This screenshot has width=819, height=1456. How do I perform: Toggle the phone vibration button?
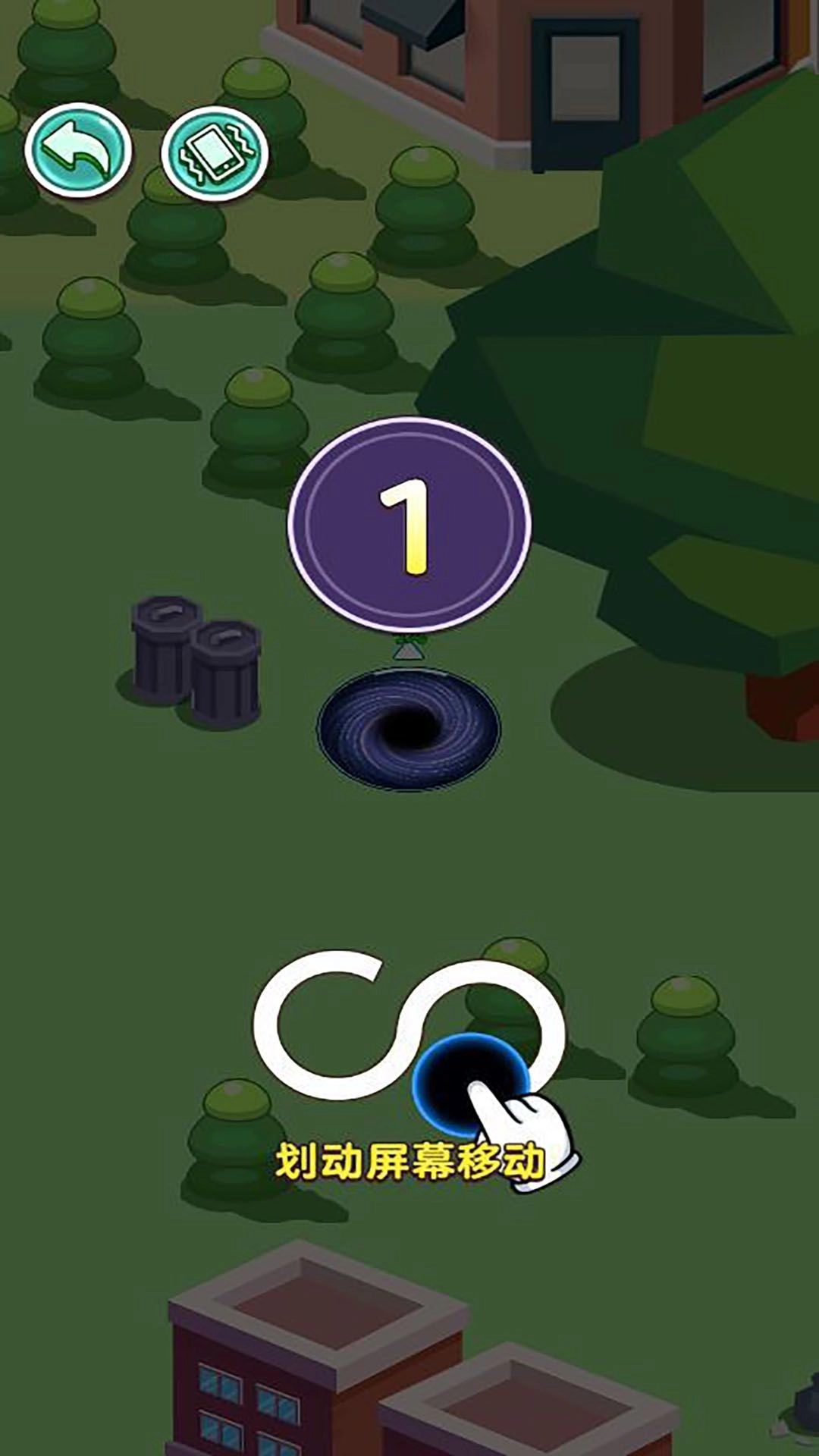pyautogui.click(x=215, y=154)
